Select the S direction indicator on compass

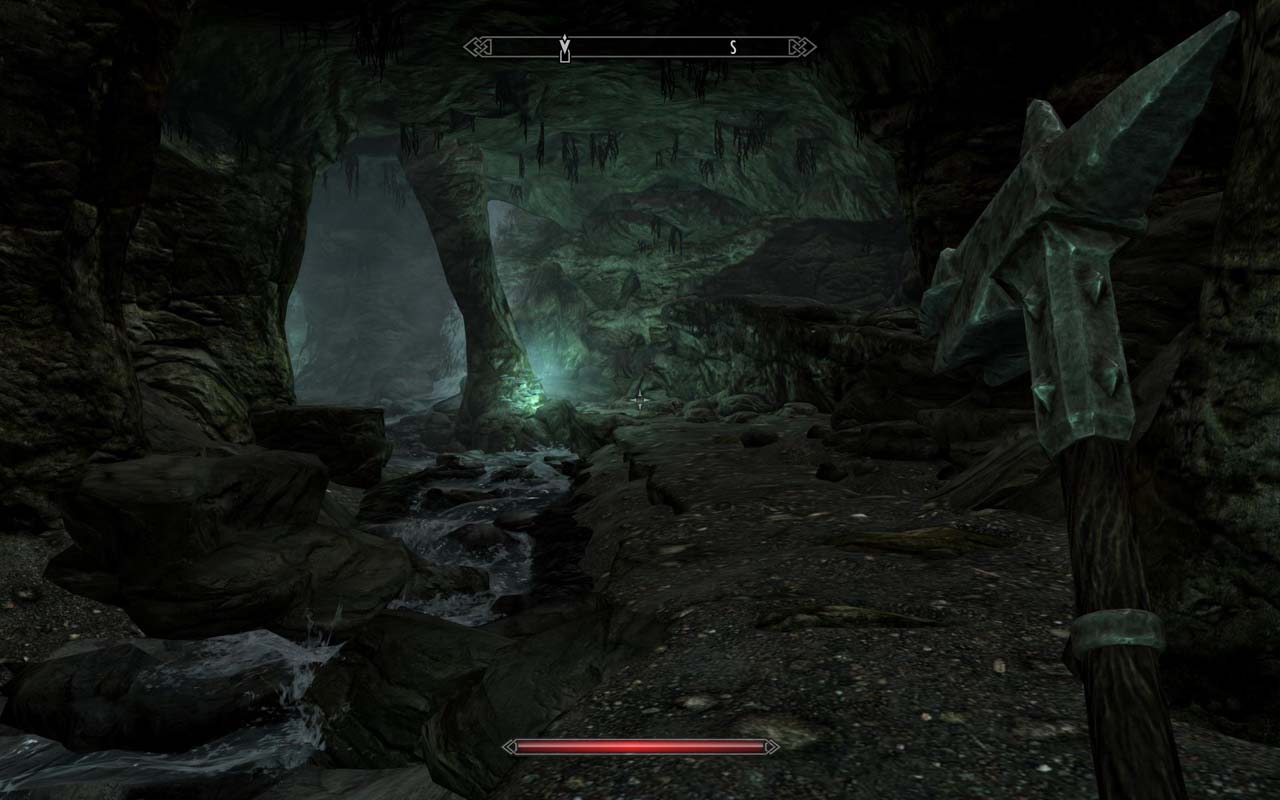pyautogui.click(x=731, y=45)
